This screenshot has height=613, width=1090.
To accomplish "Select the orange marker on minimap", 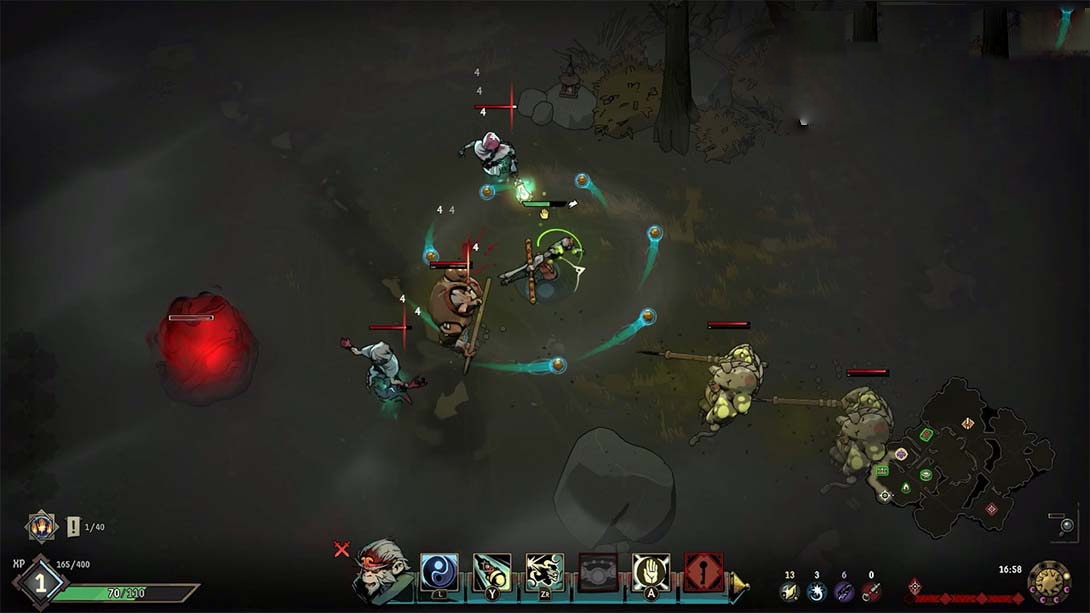I will click(968, 424).
